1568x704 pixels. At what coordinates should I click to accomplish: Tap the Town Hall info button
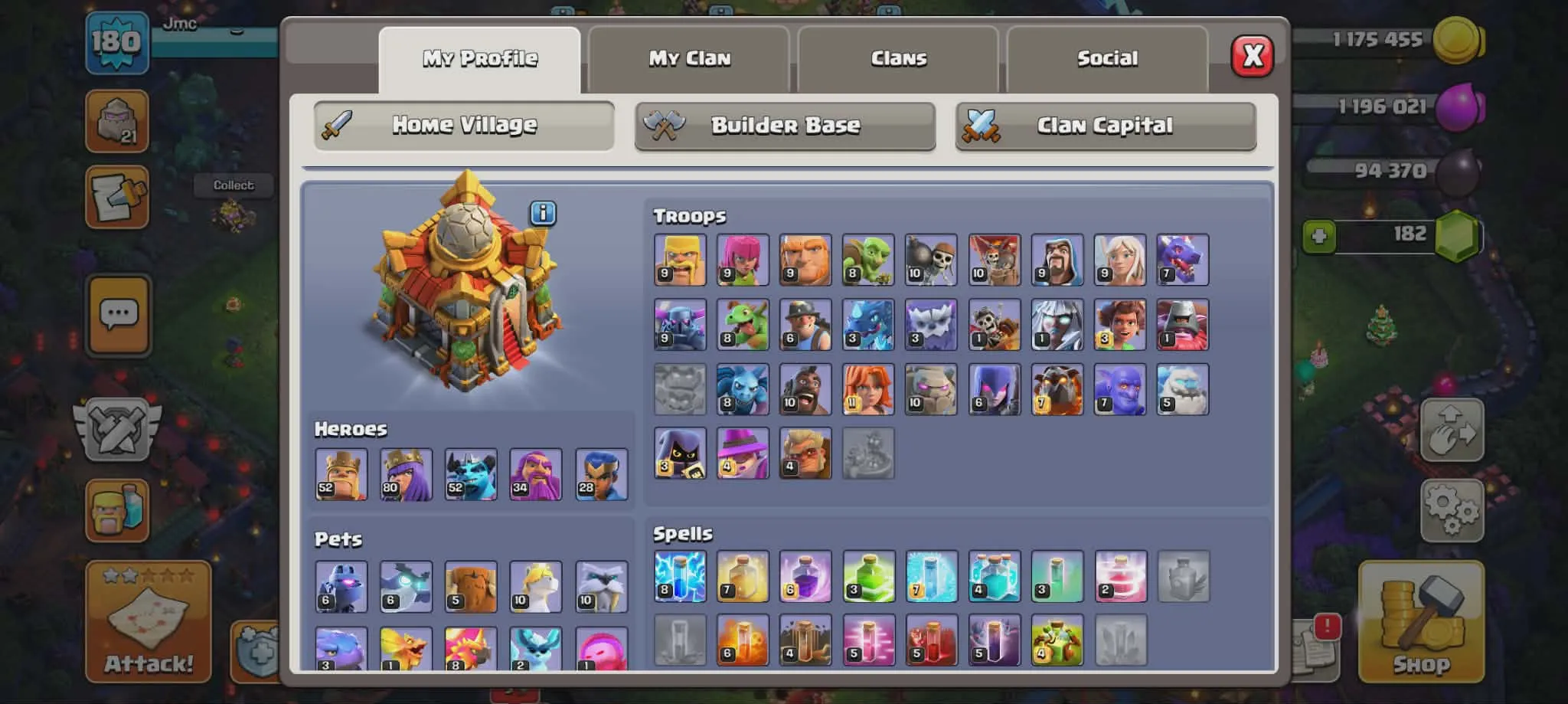point(544,214)
